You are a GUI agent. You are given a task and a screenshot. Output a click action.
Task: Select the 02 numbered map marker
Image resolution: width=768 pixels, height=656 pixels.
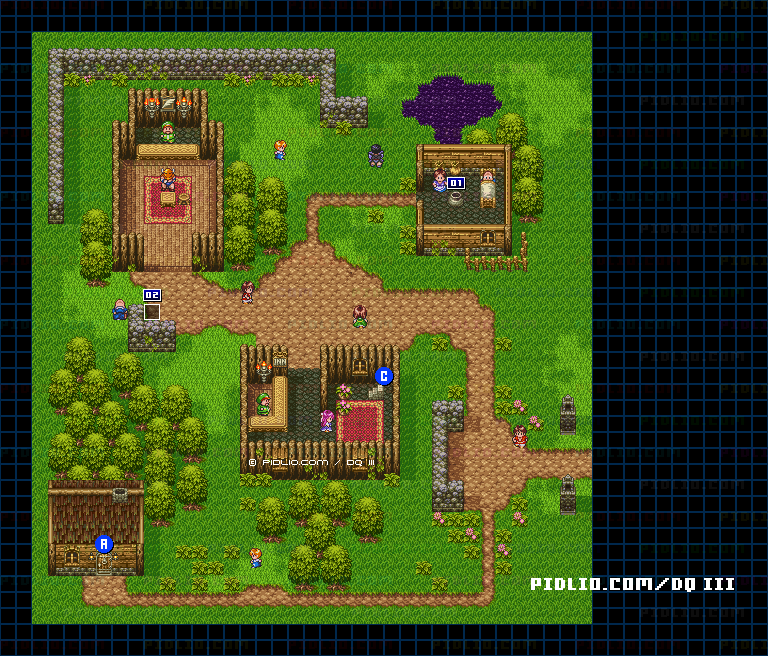(x=152, y=295)
